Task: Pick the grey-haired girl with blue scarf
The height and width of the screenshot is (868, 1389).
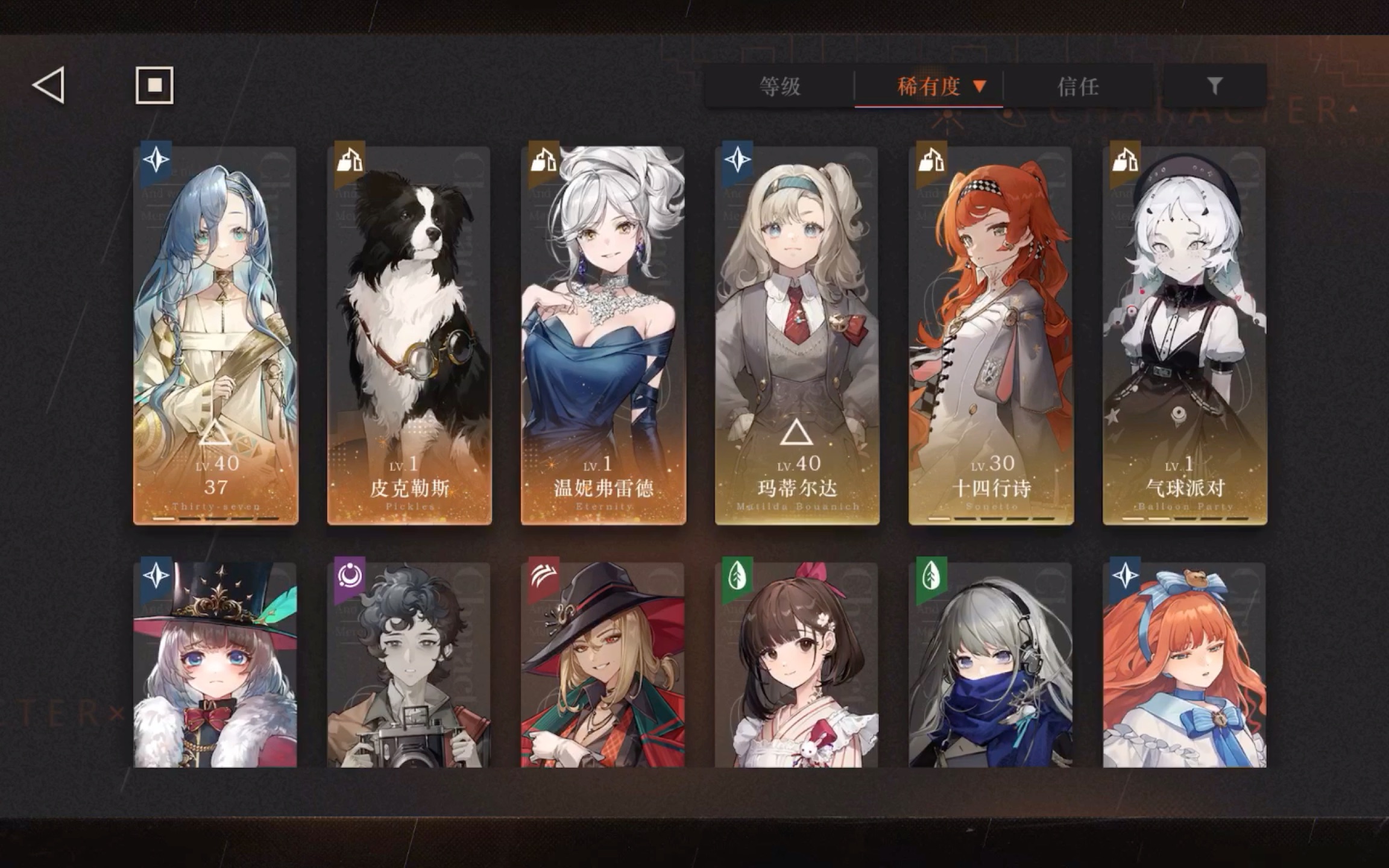Action: click(991, 665)
